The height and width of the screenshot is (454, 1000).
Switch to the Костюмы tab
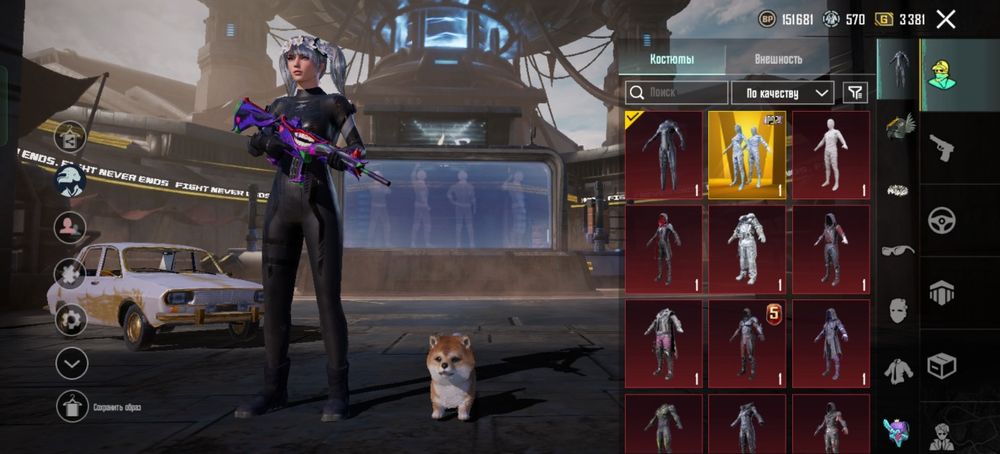(x=672, y=59)
